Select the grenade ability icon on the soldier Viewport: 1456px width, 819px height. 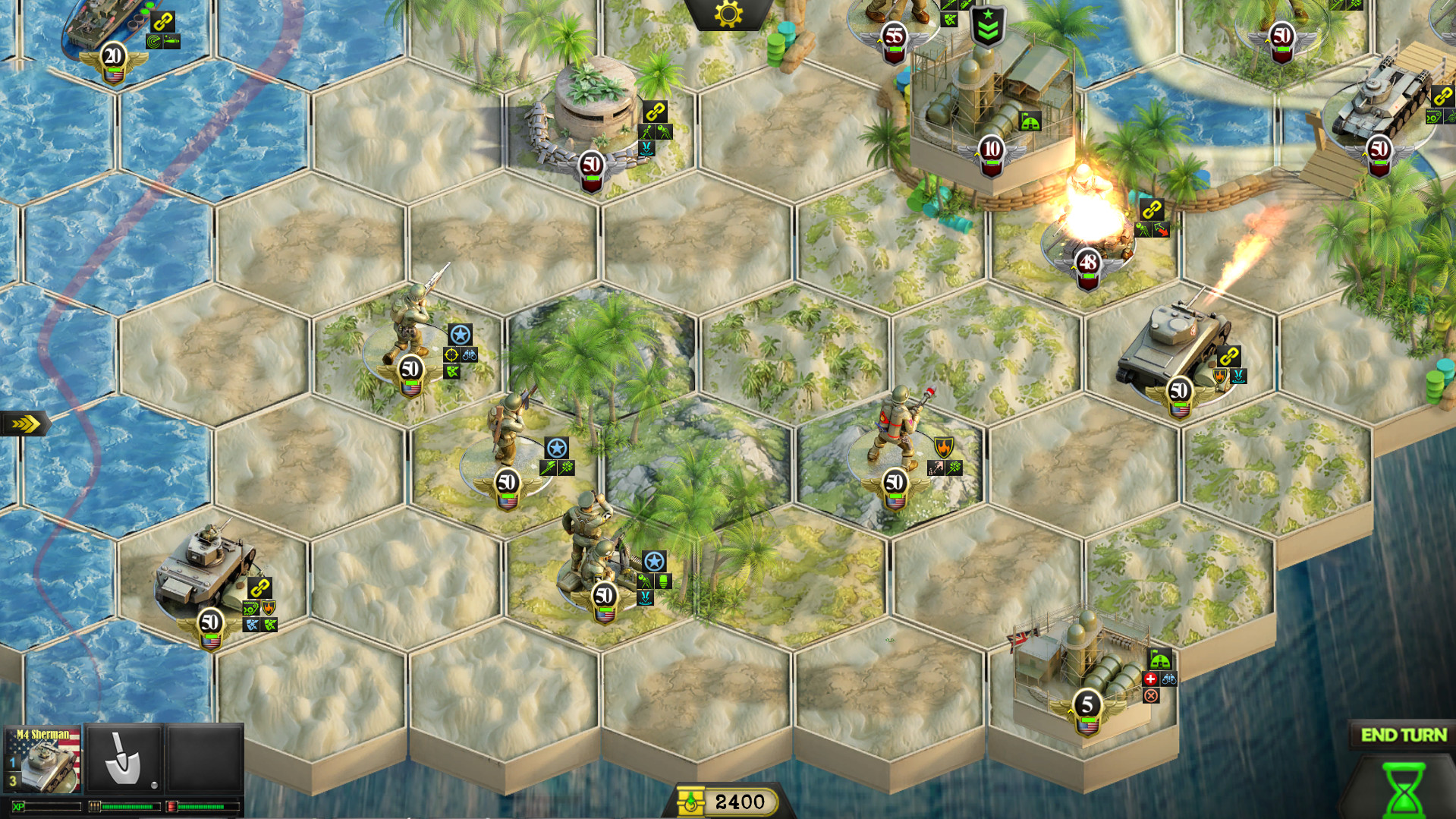pos(567,468)
